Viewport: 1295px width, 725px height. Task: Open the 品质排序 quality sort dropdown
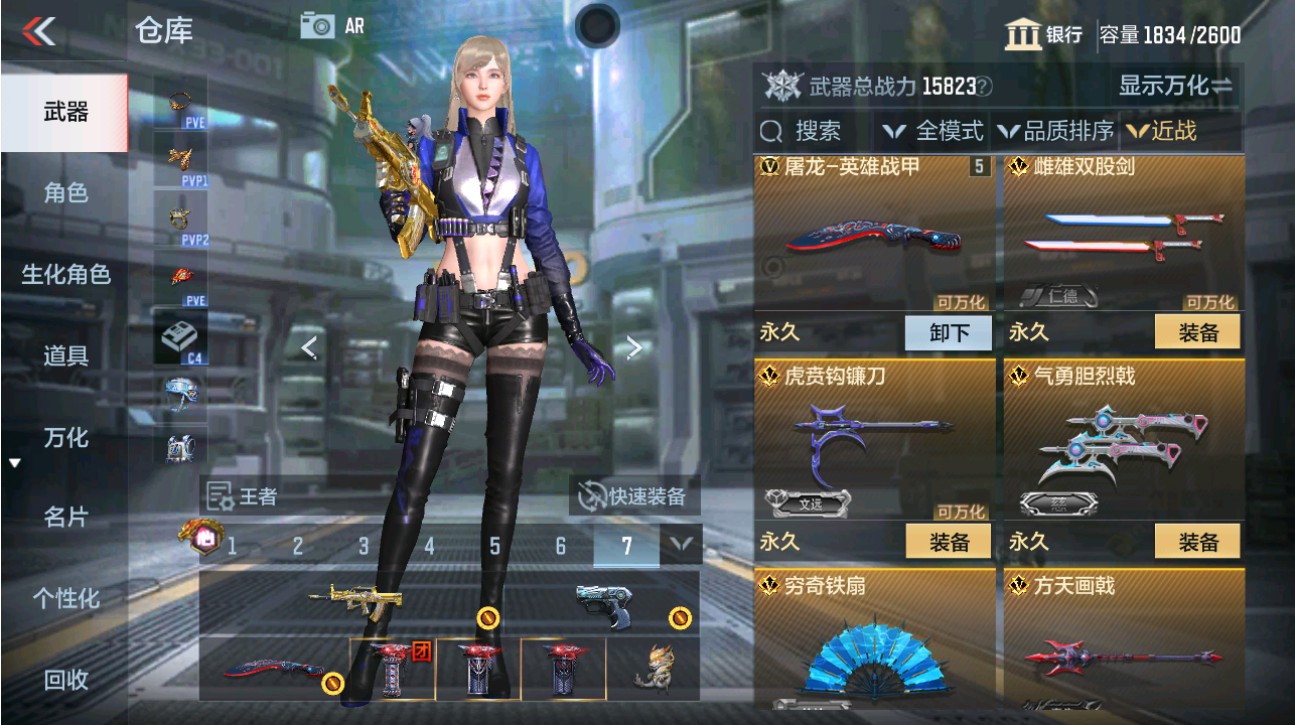click(1055, 131)
